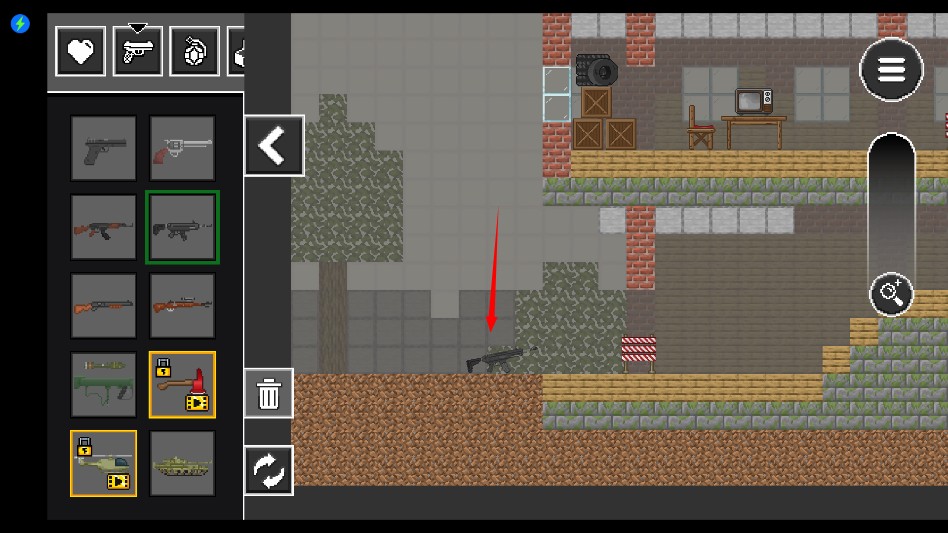Tap the magnifying glass zoom button

point(891,294)
